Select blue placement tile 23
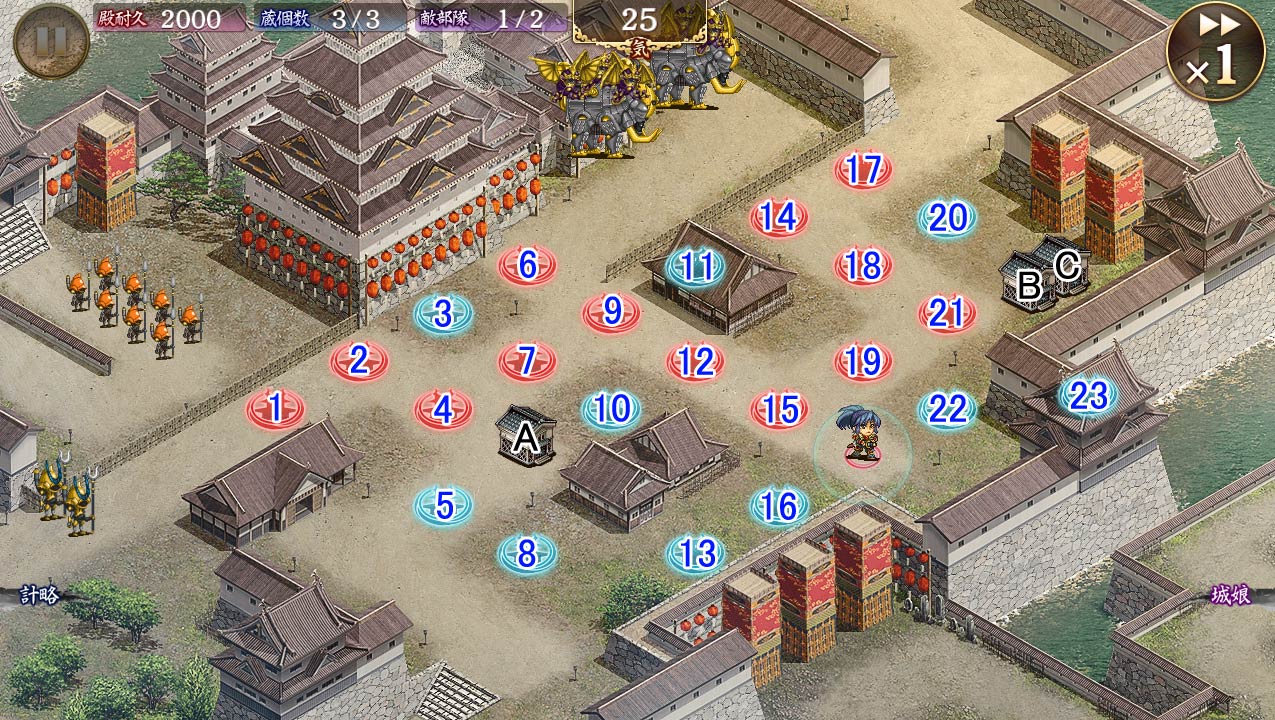Image resolution: width=1275 pixels, height=720 pixels. 1088,396
